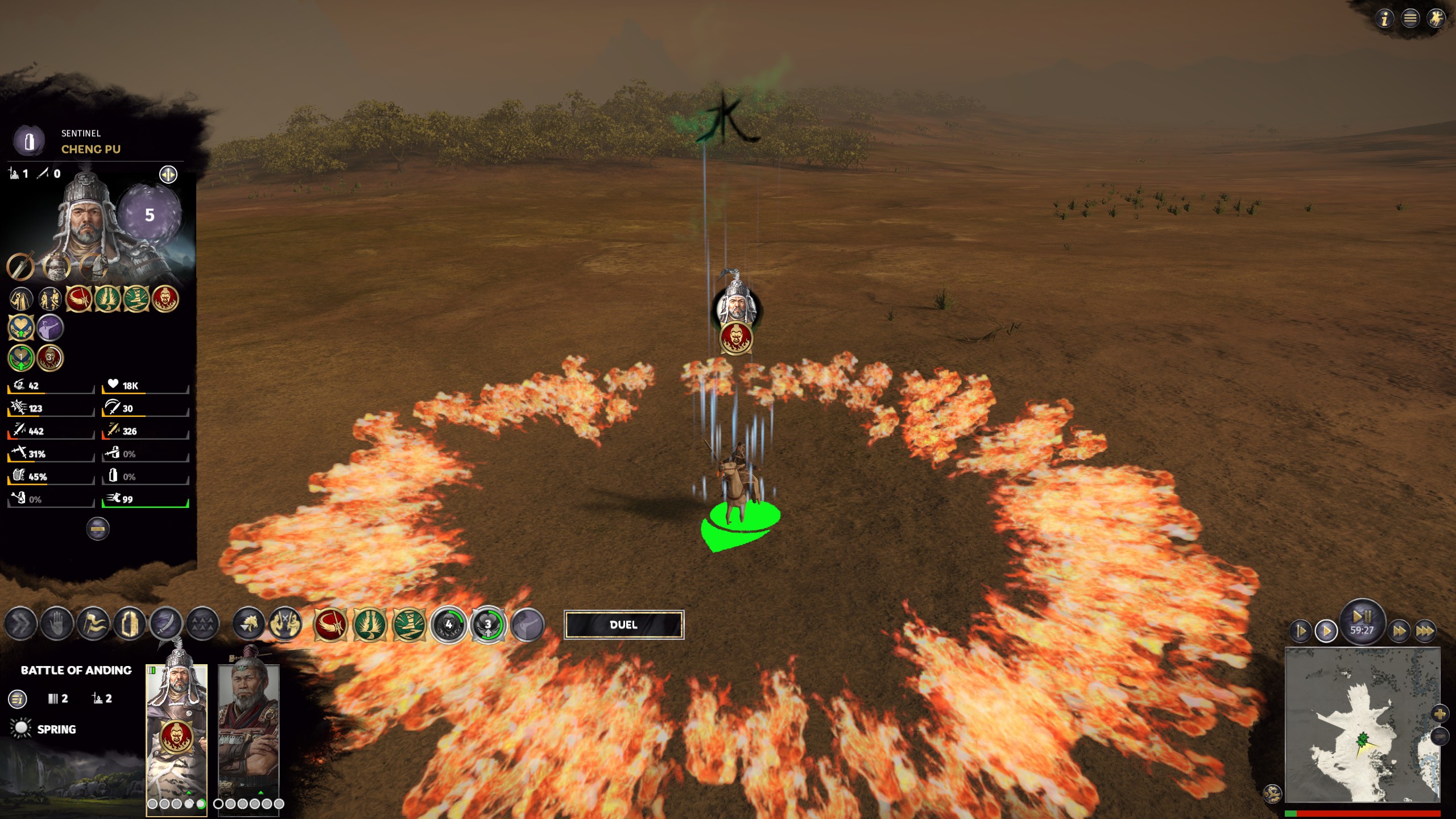1456x819 pixels.
Task: Toggle play/pause above the battle timer
Action: click(x=1362, y=616)
